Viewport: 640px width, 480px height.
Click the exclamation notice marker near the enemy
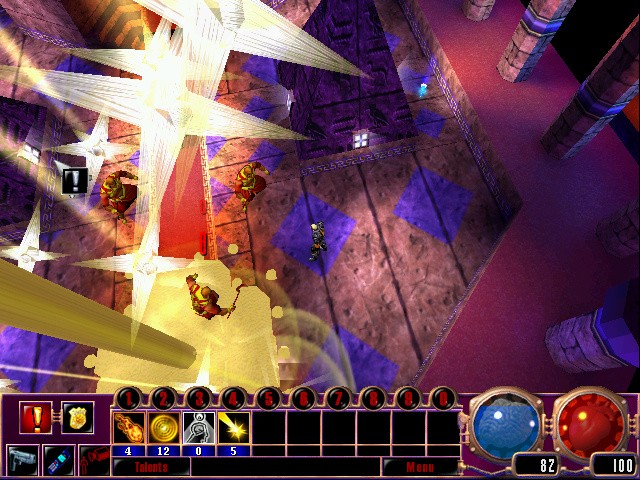(75, 181)
